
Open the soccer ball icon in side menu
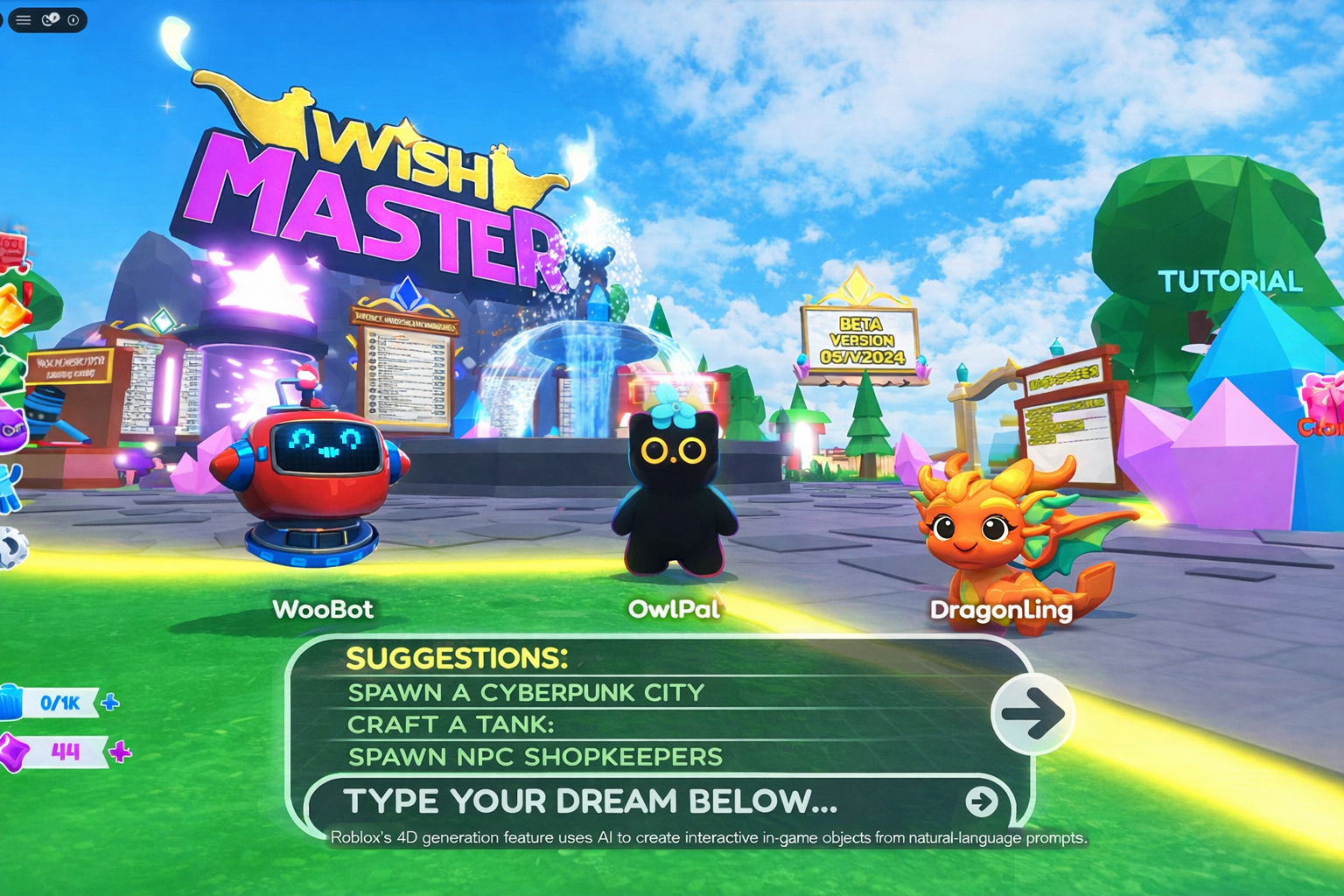(12, 549)
